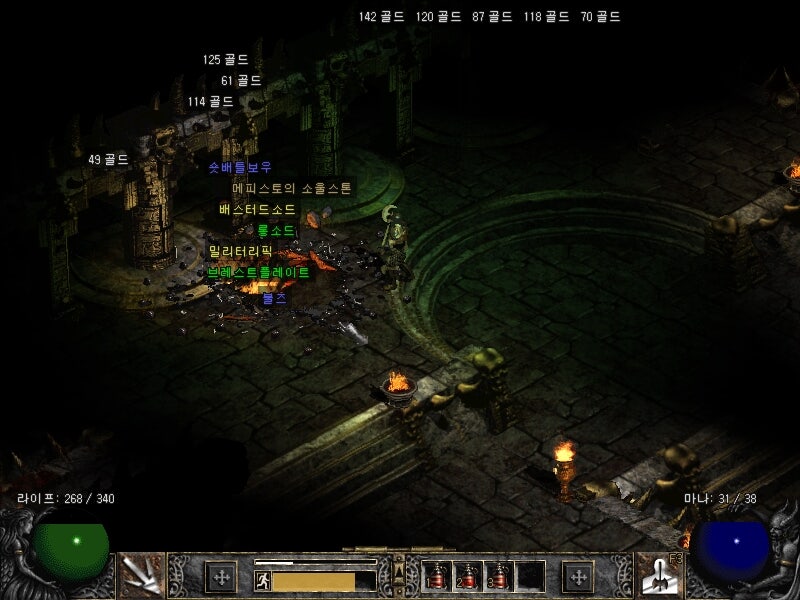Pick up 메피스토의 소울스톤 item label
Viewport: 800px width, 600px height.
[x=292, y=188]
